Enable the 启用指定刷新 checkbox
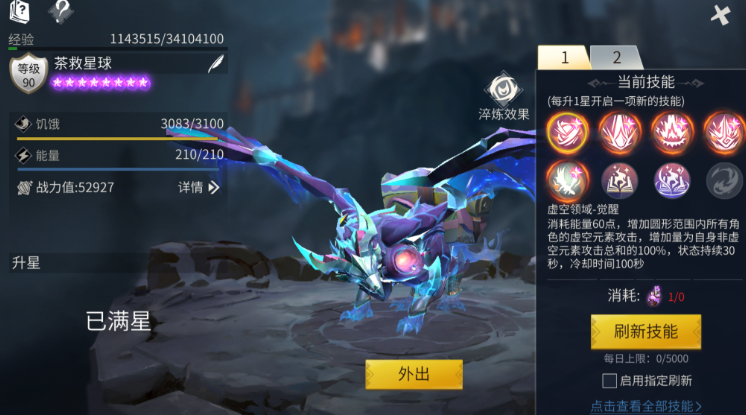The width and height of the screenshot is (746, 415). click(x=608, y=380)
